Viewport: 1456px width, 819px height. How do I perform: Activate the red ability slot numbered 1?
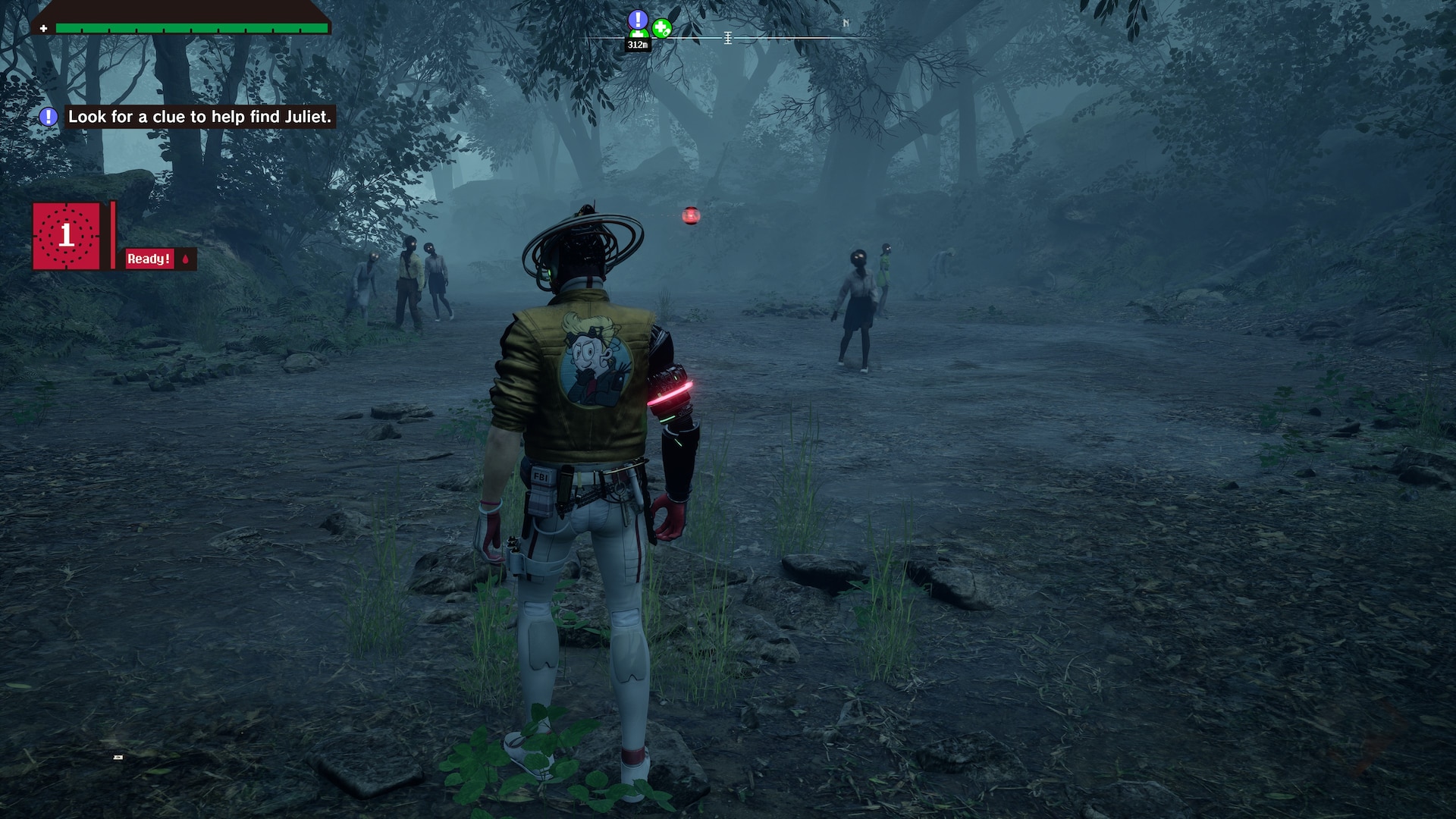67,236
